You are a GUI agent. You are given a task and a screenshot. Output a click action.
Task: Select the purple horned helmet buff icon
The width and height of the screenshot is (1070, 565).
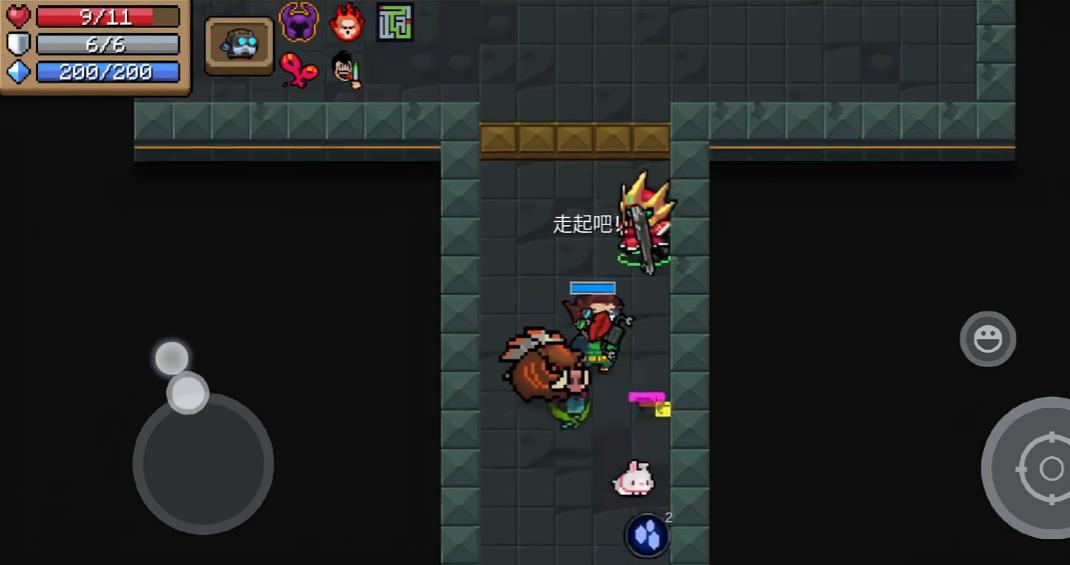pyautogui.click(x=298, y=21)
